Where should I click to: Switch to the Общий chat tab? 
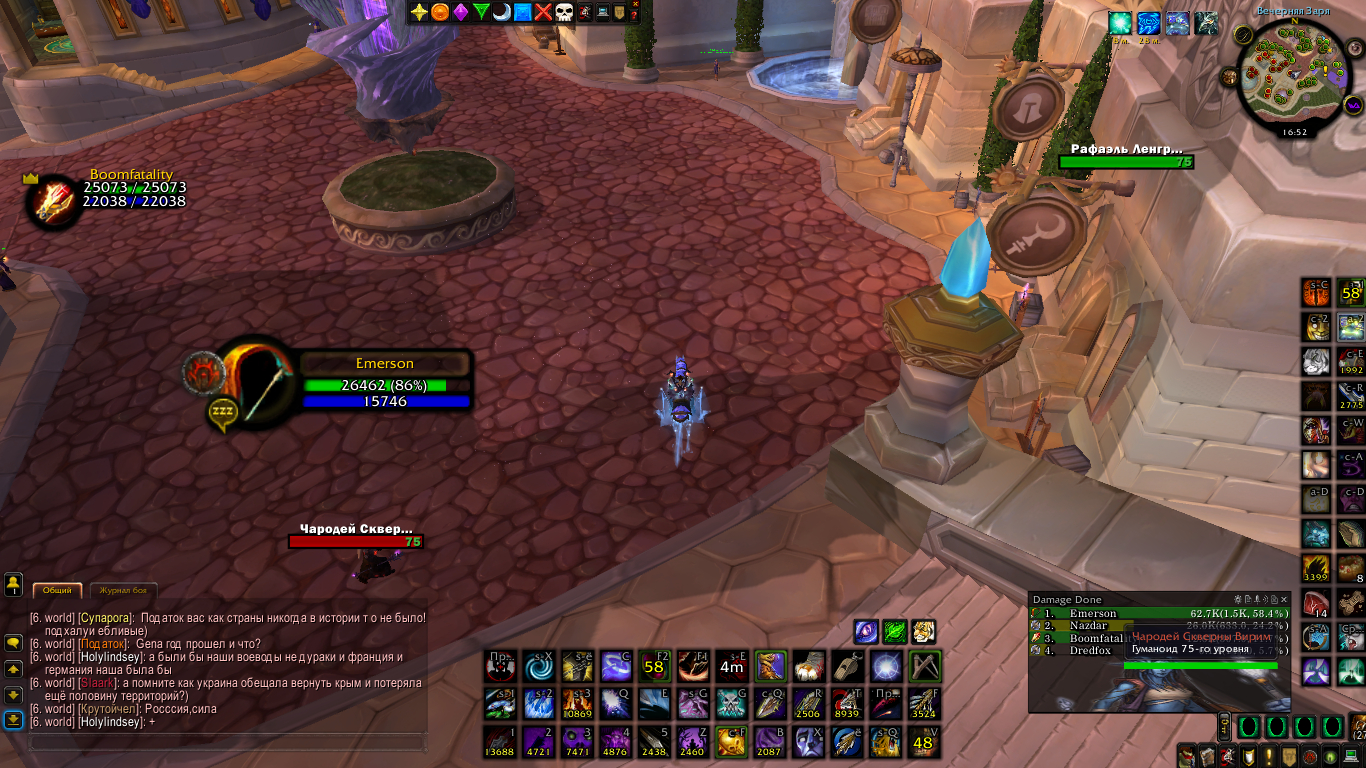click(57, 591)
